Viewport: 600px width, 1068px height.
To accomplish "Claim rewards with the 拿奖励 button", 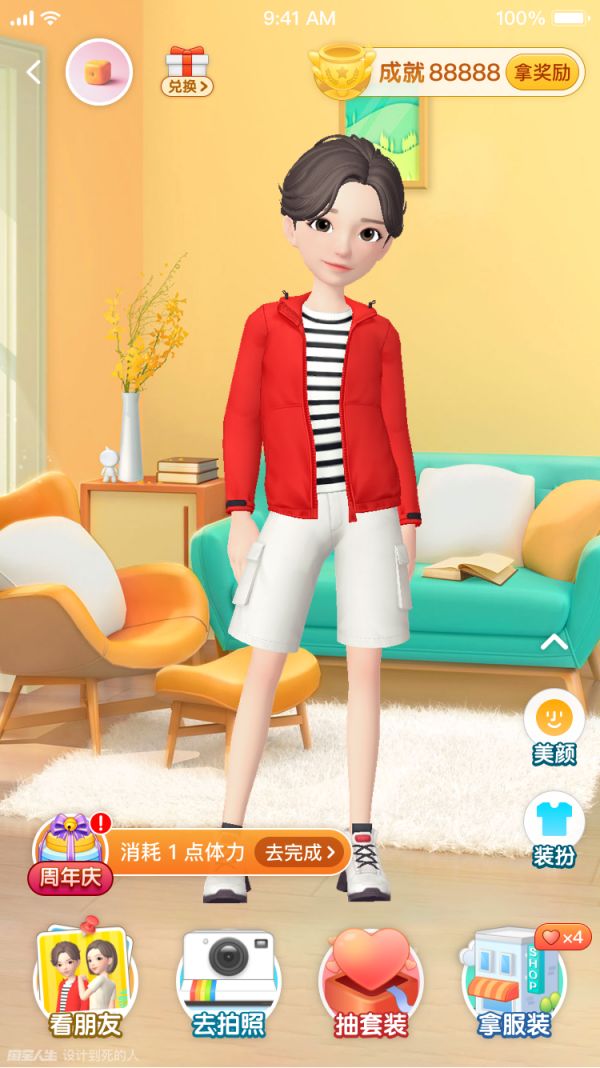I will coord(542,74).
